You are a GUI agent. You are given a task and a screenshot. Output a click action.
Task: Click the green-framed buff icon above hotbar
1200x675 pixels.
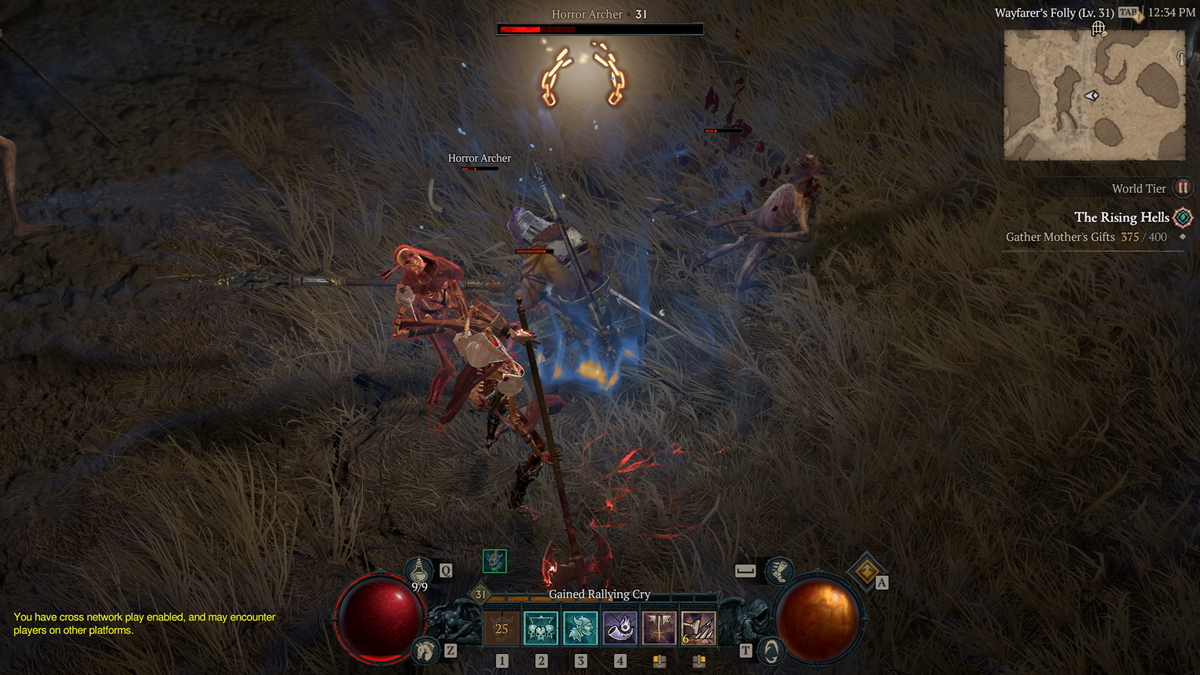[494, 561]
